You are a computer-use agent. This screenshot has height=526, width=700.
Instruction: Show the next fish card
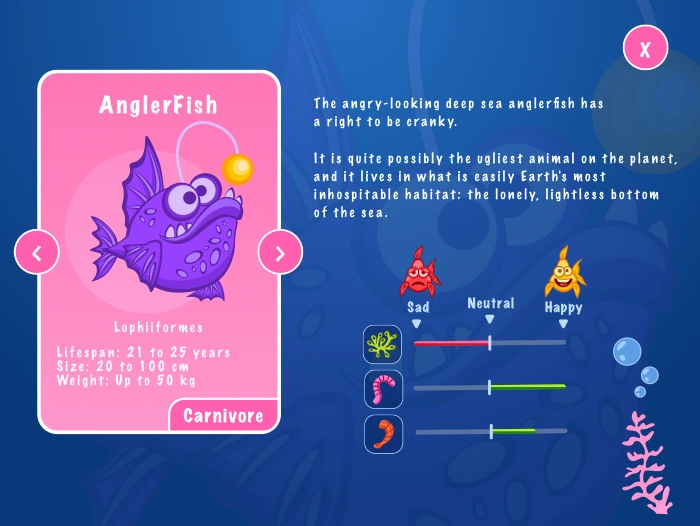280,253
